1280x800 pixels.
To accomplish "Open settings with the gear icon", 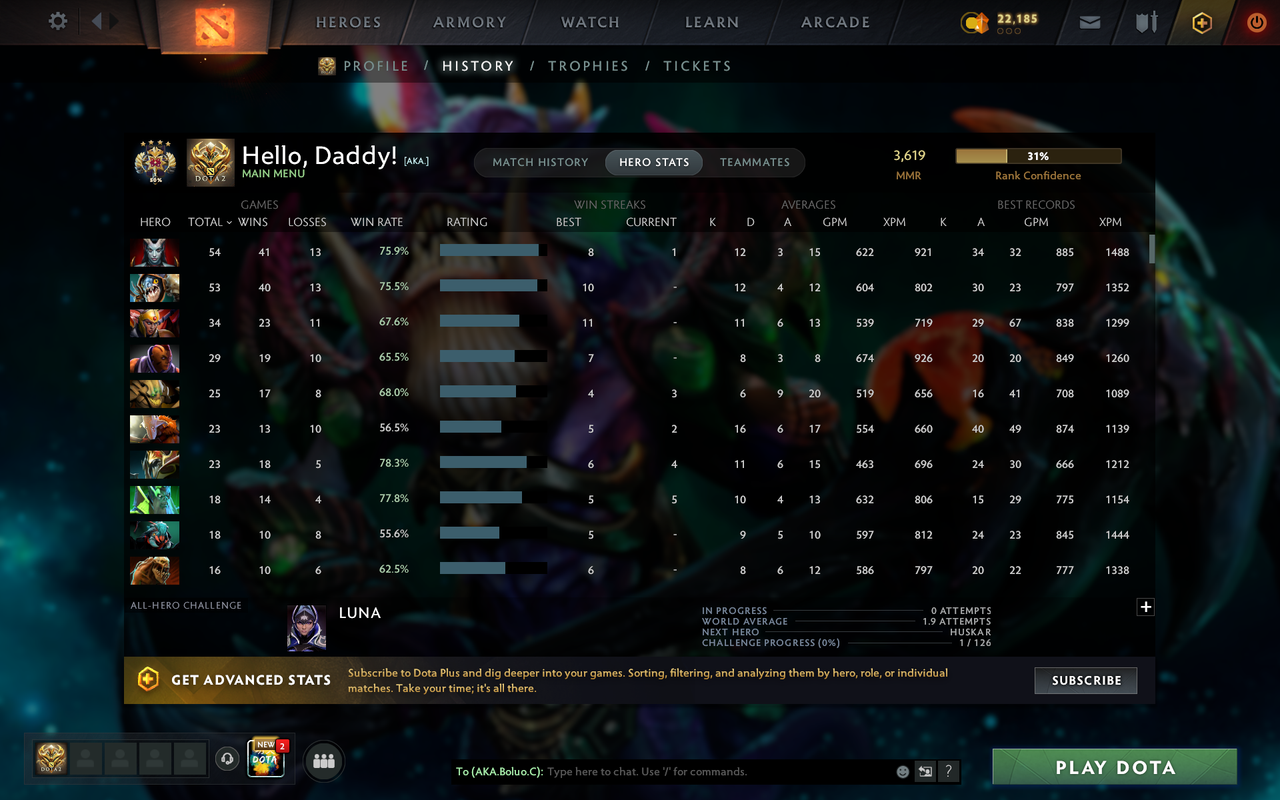I will pyautogui.click(x=57, y=20).
